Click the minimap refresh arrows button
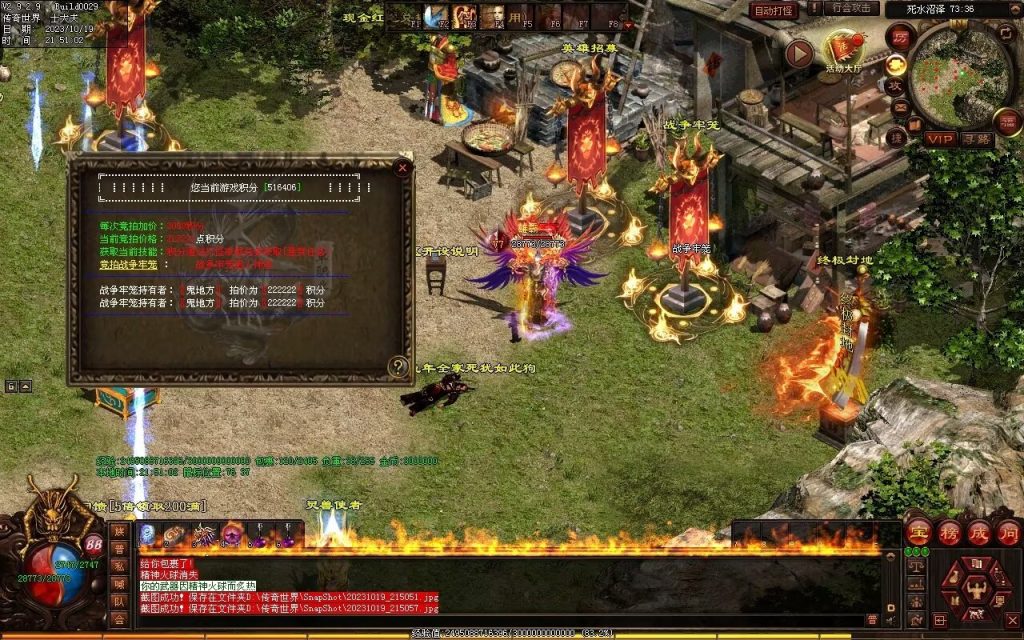The width and height of the screenshot is (1024, 640). (x=1005, y=32)
